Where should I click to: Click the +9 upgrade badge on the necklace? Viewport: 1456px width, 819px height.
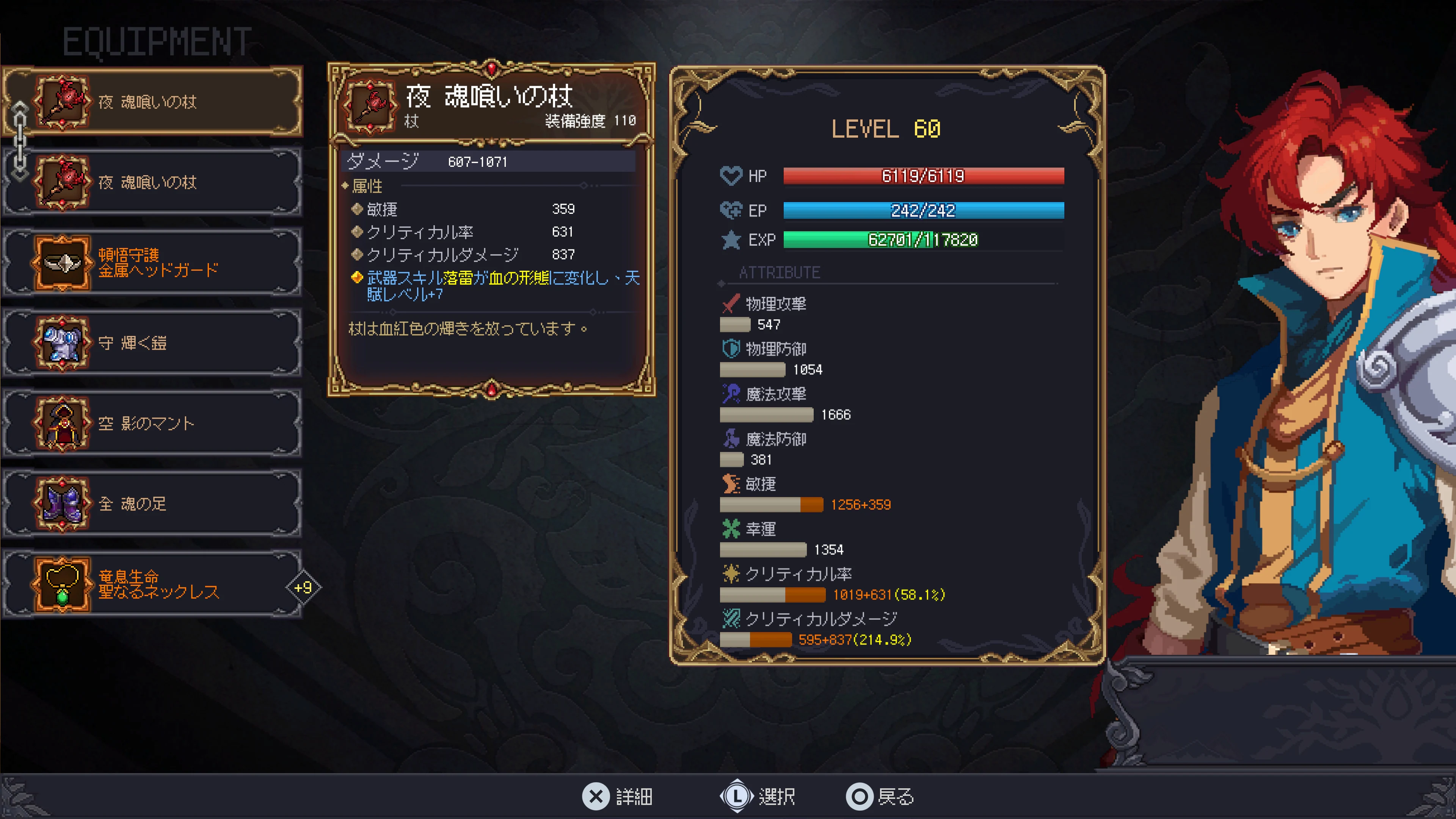303,588
